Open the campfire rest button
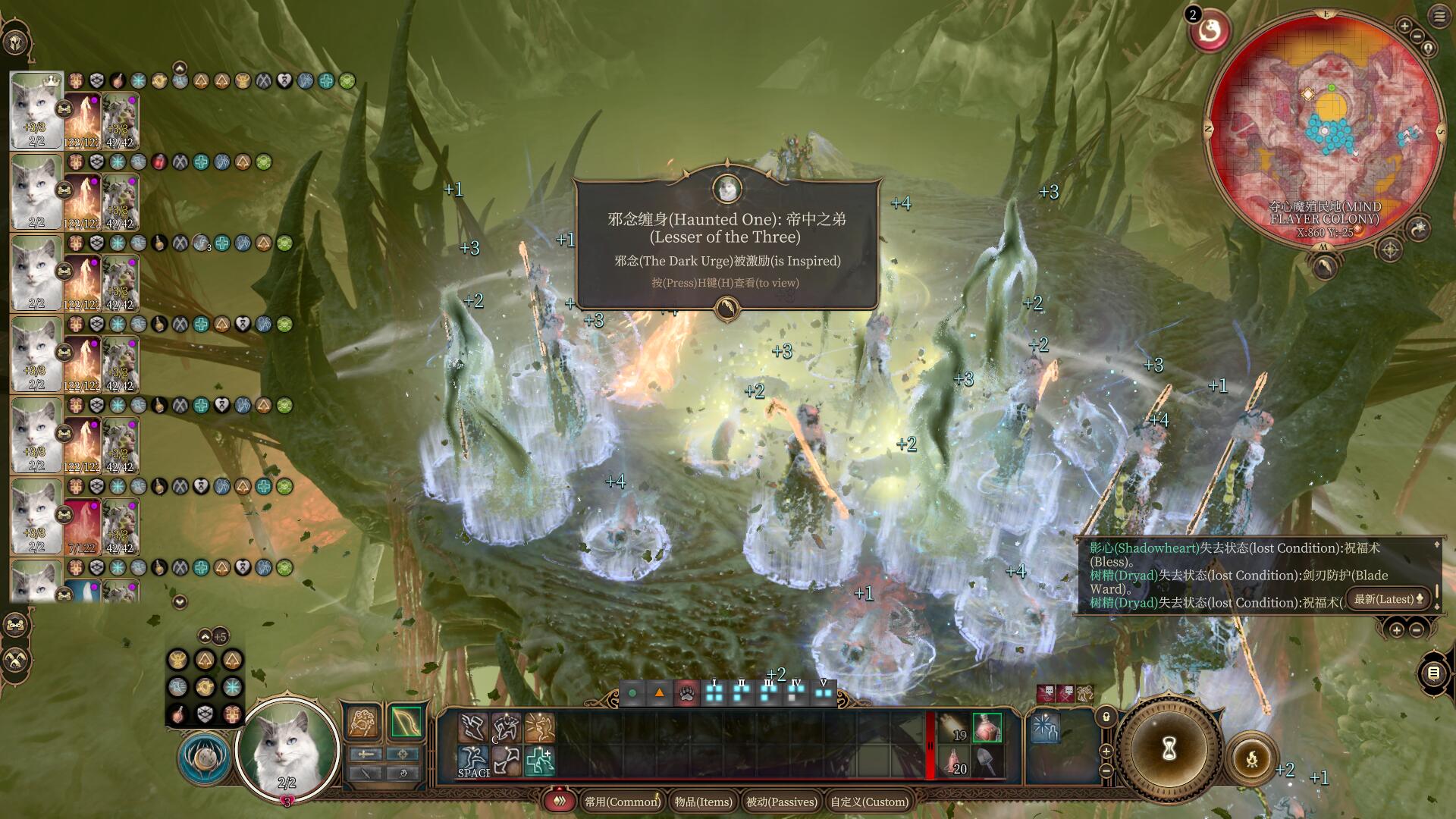Screen dimensions: 1456x819 [x=1251, y=758]
